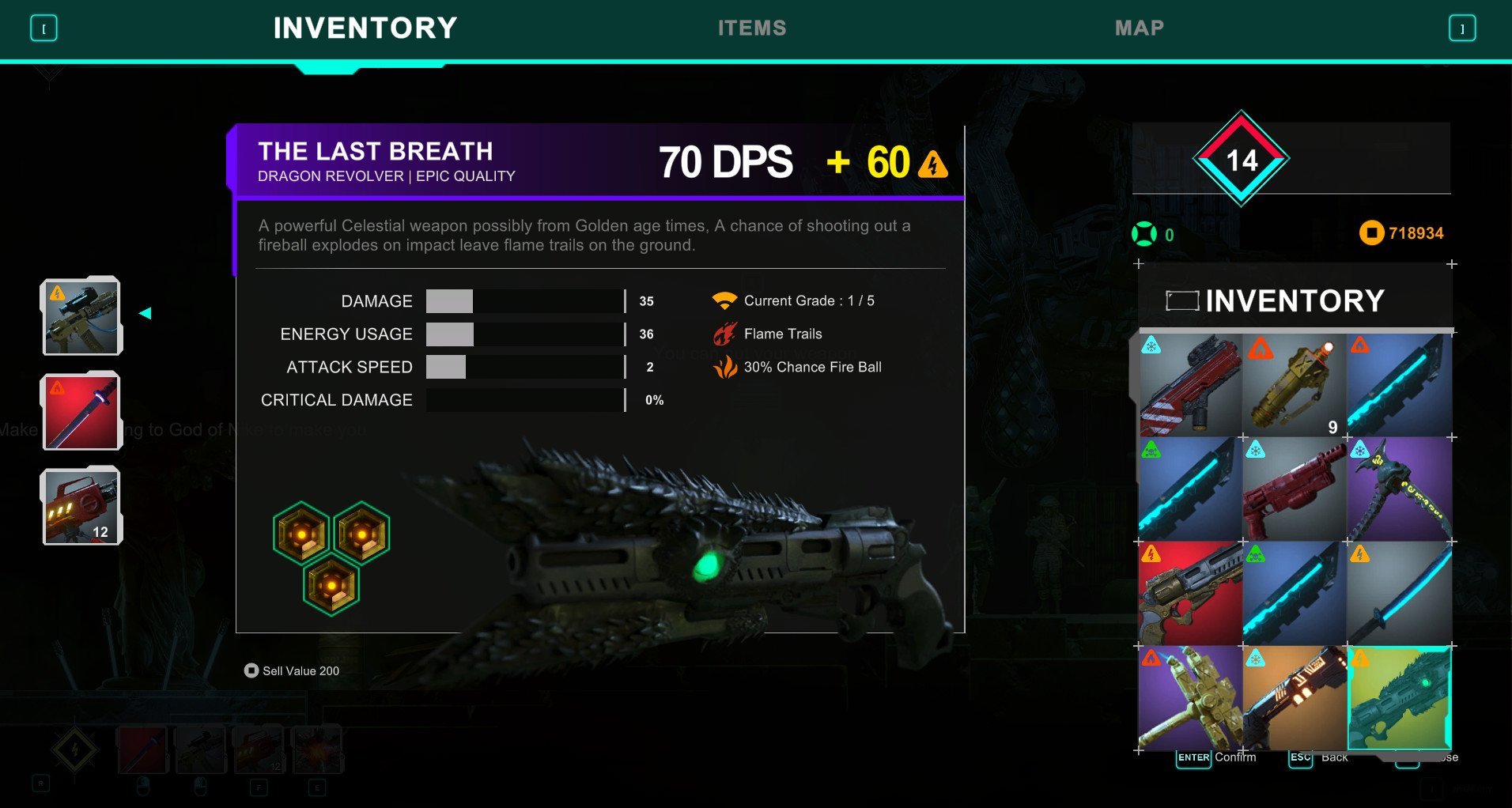Click the highlighted dragon revolver slot
Image resolution: width=1512 pixels, height=808 pixels.
1399,698
